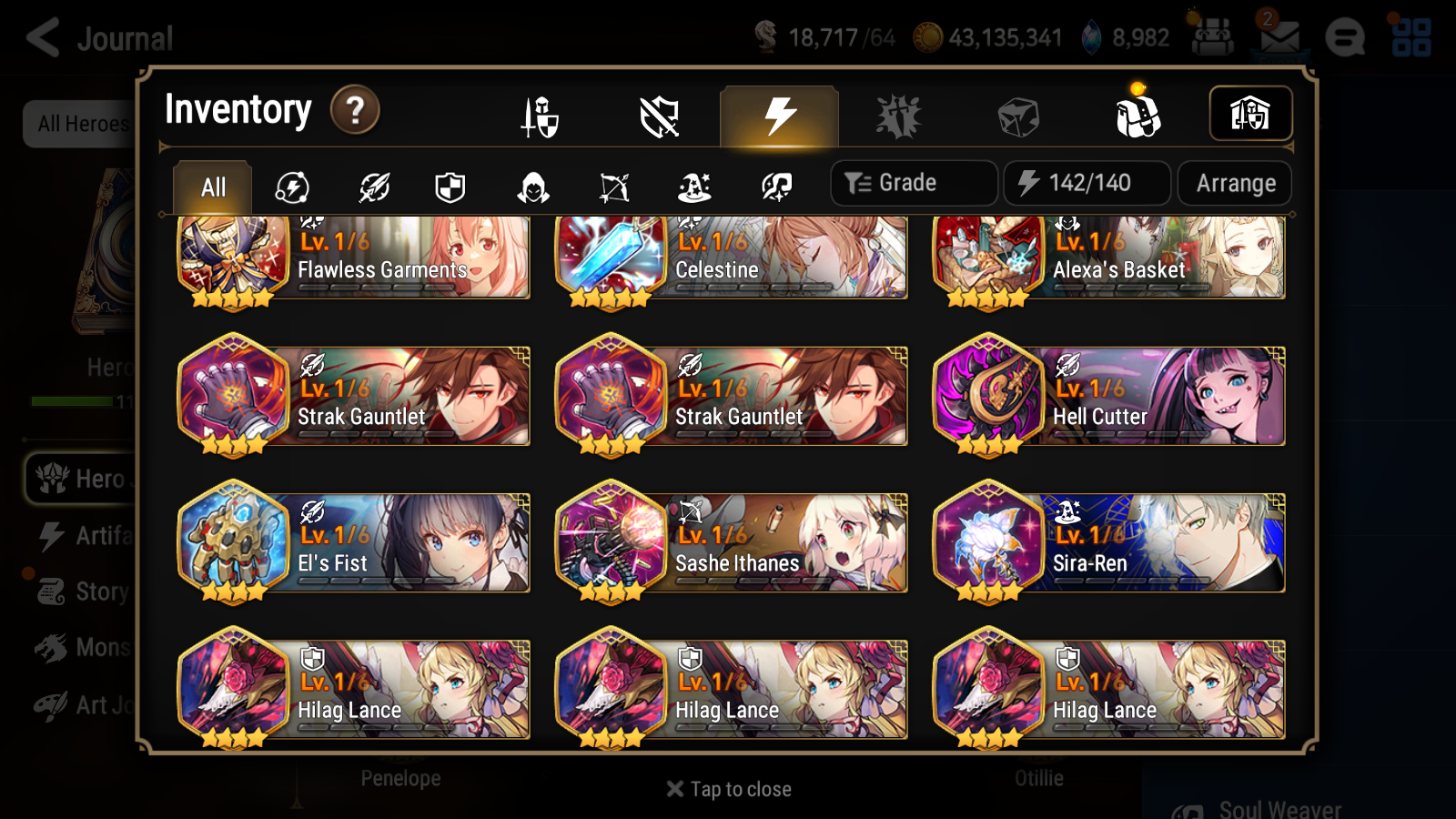Click the Arrange button

coord(1234,183)
